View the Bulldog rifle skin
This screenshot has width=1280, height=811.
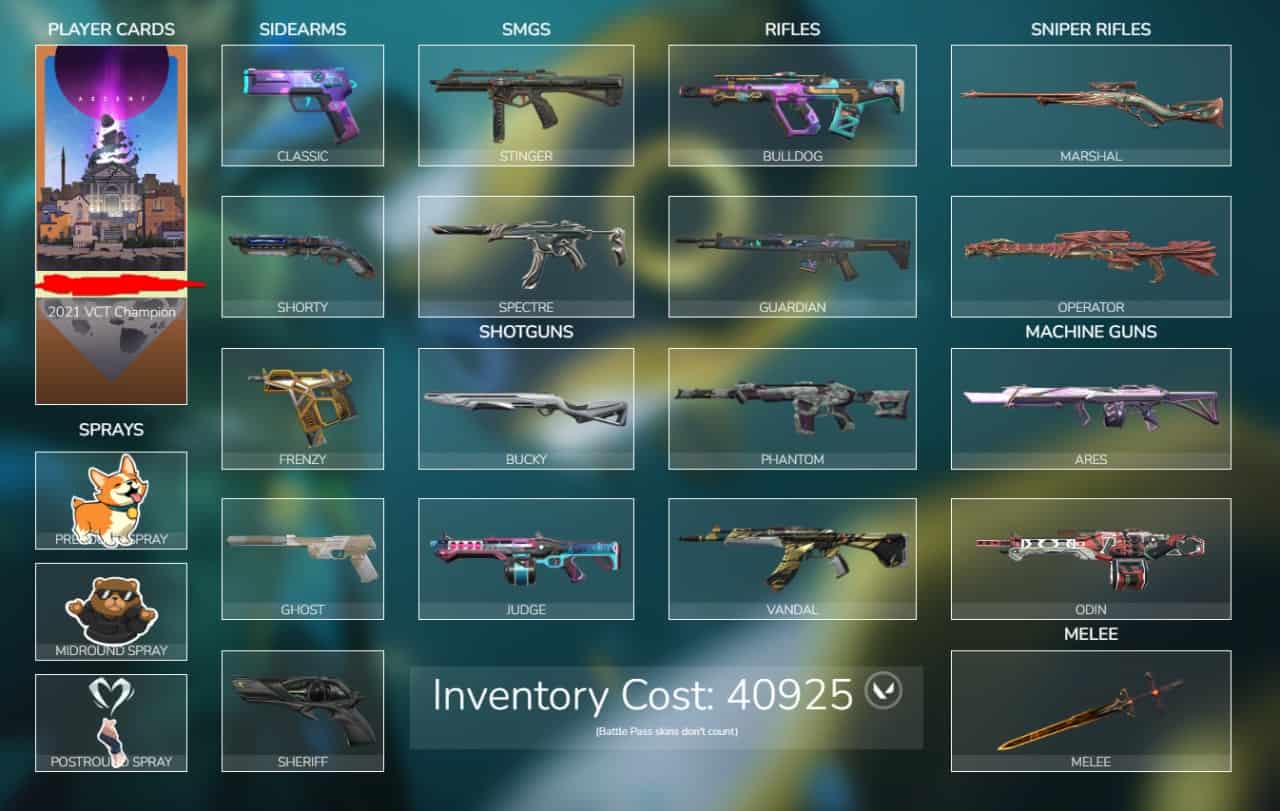pos(792,100)
